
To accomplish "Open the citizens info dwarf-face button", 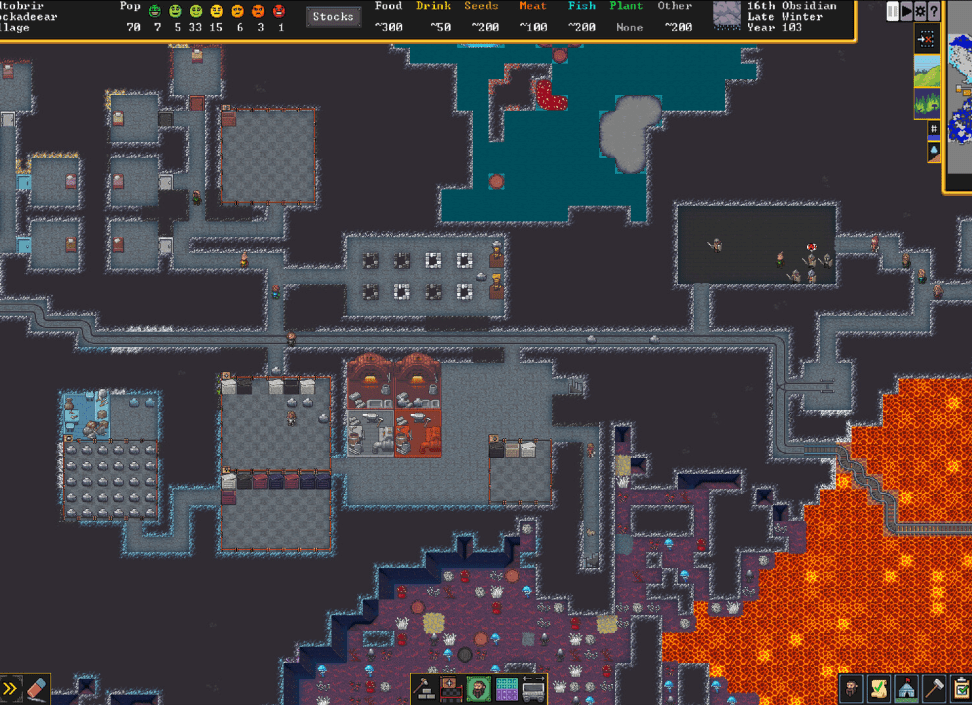I will [852, 688].
